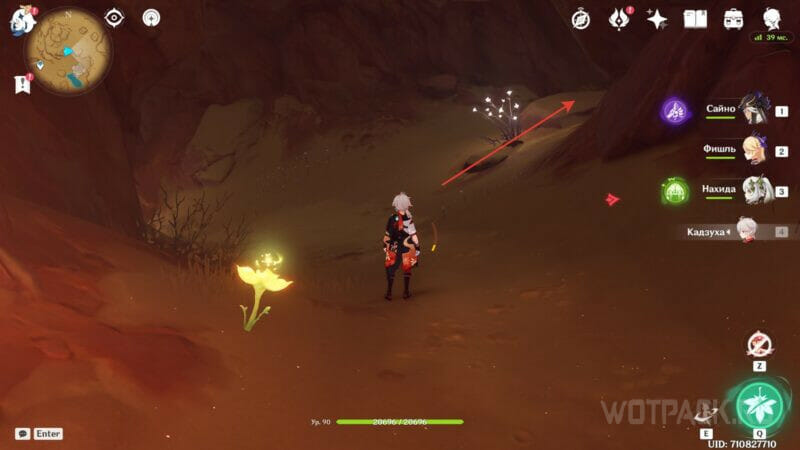Image resolution: width=800 pixels, height=450 pixels.
Task: Open the Adventurer Handbook book icon
Action: [695, 18]
